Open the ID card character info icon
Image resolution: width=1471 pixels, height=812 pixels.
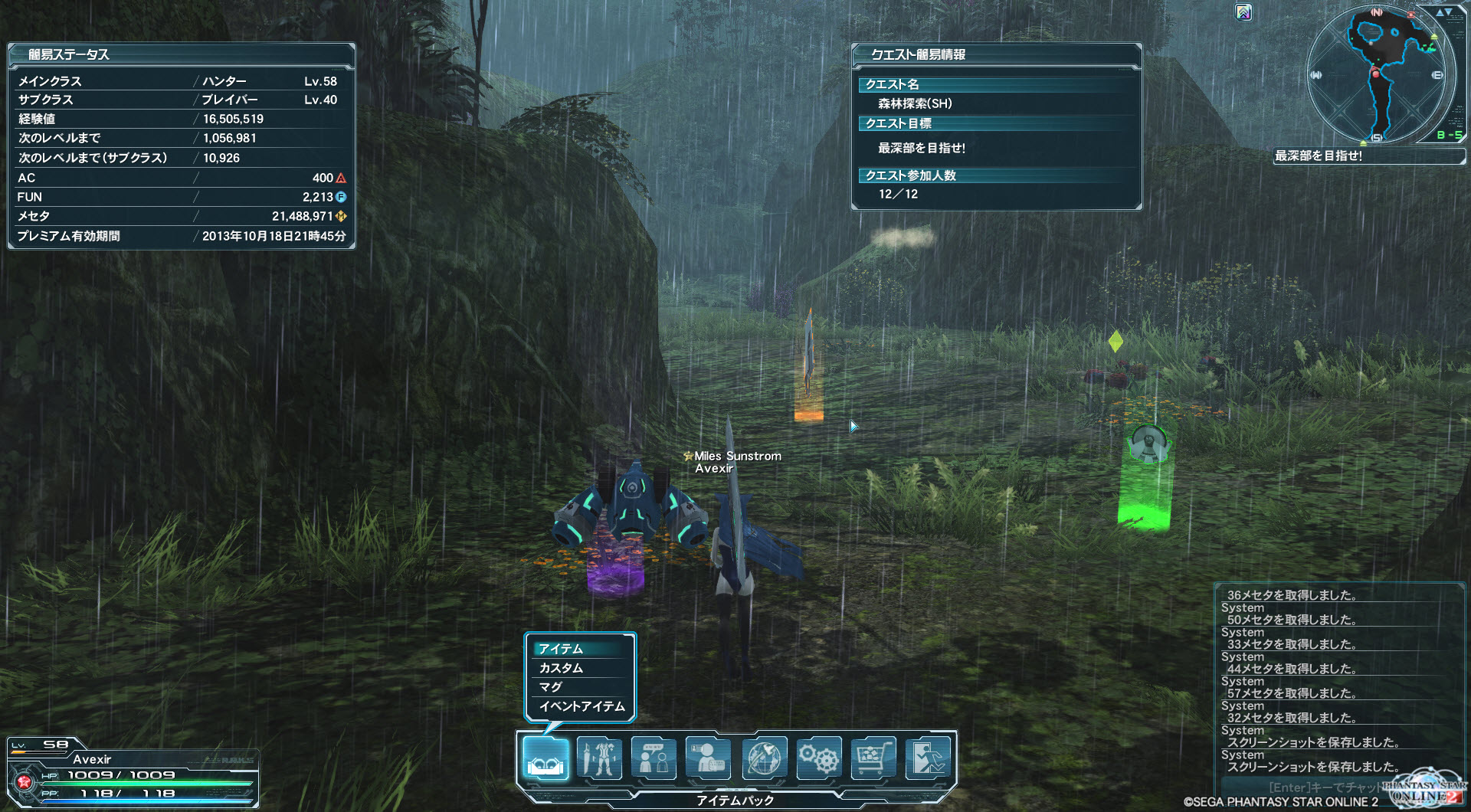pos(708,758)
